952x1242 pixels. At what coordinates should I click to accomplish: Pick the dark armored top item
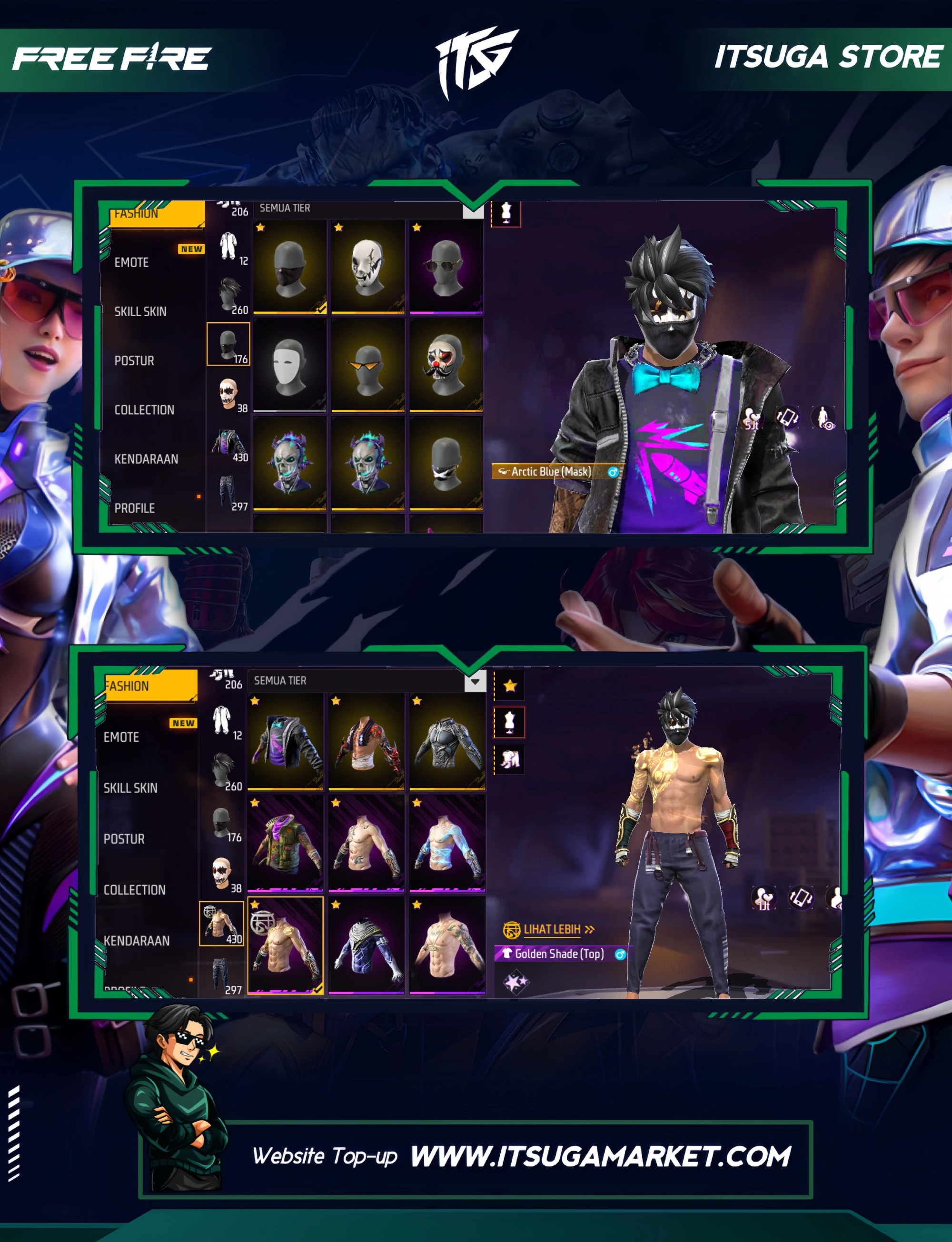coord(447,741)
